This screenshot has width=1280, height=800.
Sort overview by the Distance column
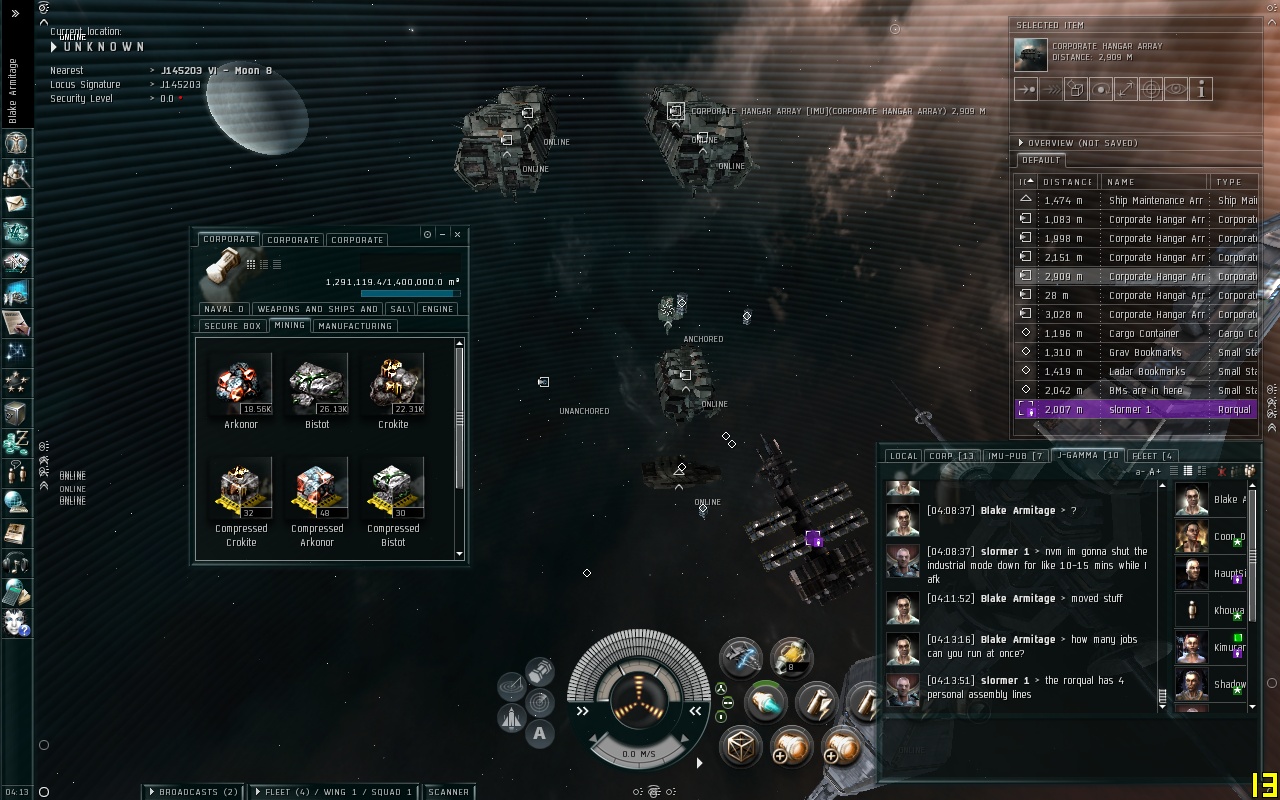1067,182
